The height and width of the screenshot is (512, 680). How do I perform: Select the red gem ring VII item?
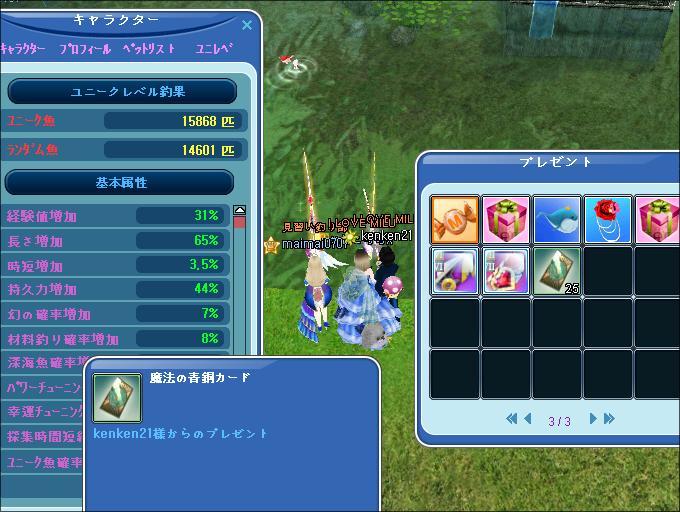click(505, 271)
